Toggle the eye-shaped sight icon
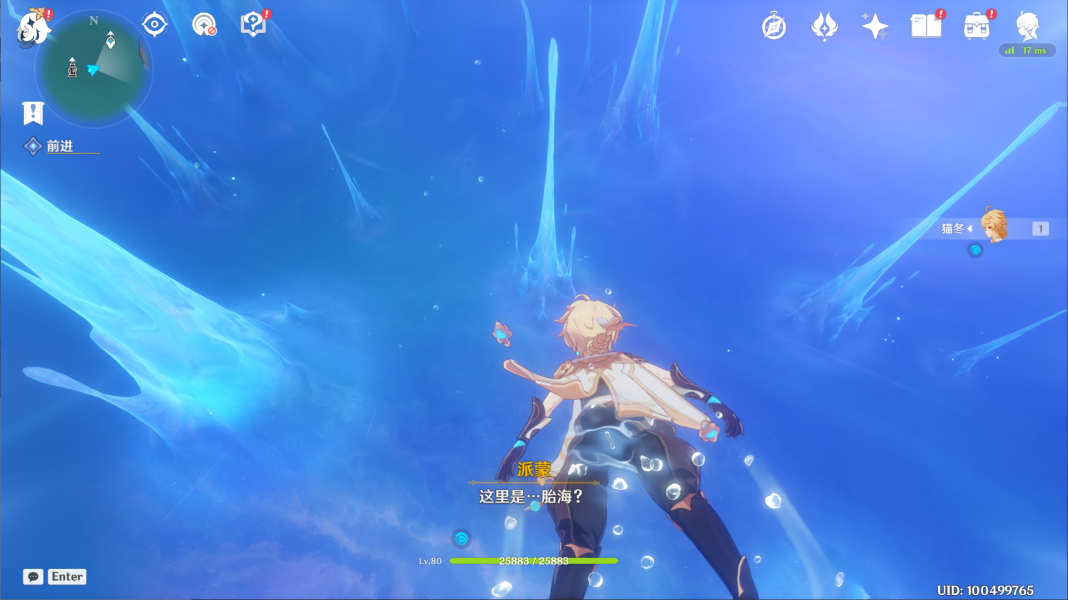 click(154, 24)
